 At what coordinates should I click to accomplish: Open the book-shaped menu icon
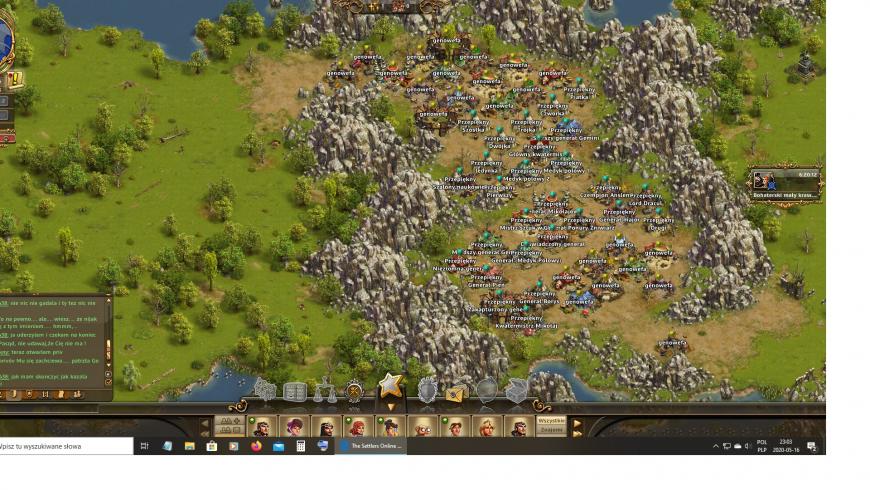[295, 391]
